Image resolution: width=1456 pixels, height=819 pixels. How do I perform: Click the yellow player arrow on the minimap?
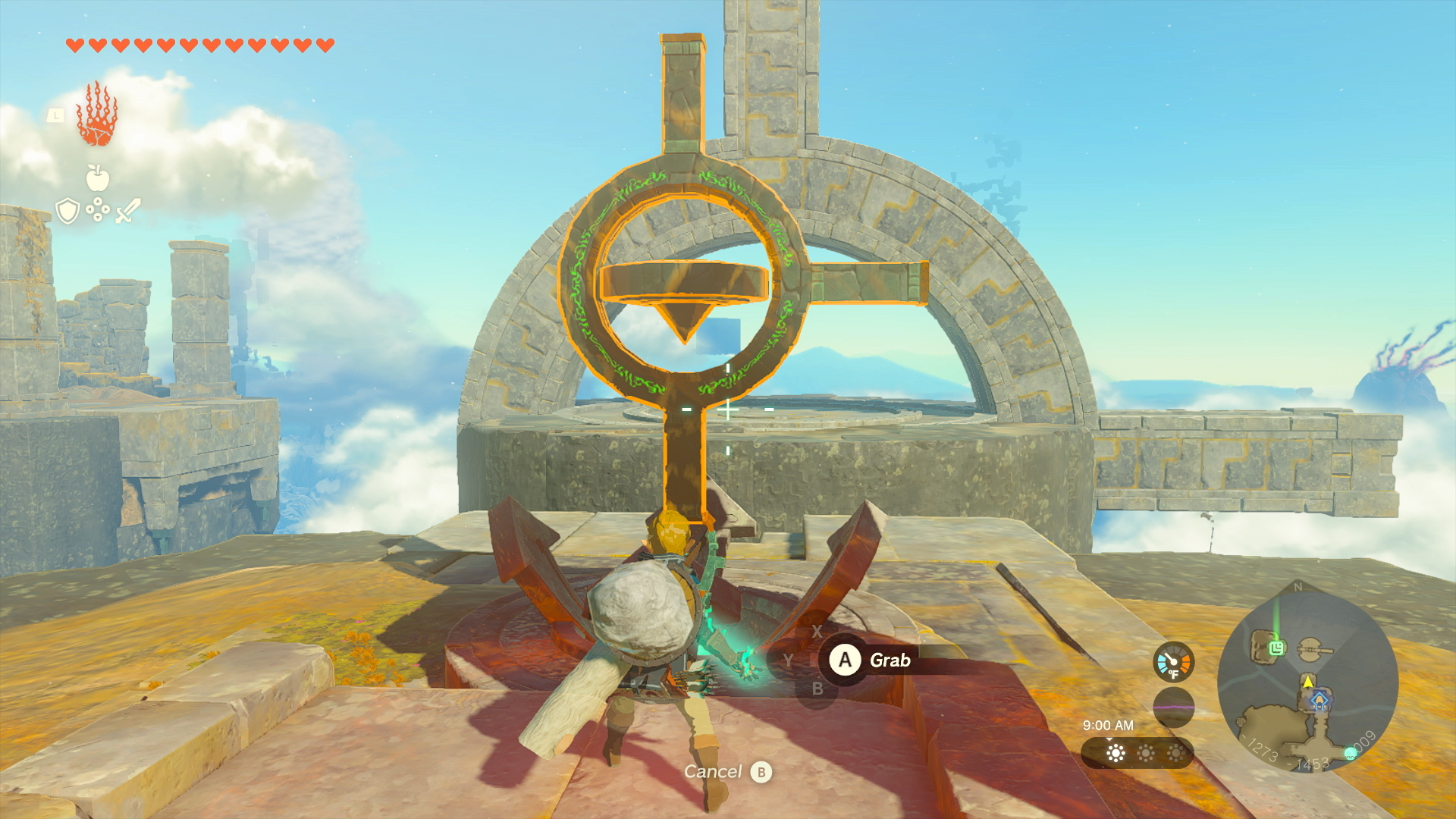tap(1307, 682)
